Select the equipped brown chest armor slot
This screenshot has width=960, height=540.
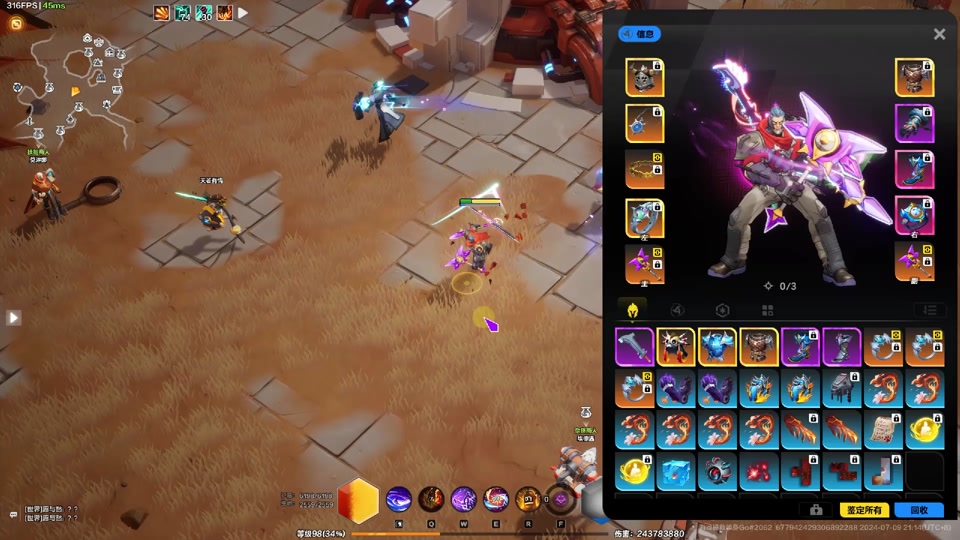914,78
